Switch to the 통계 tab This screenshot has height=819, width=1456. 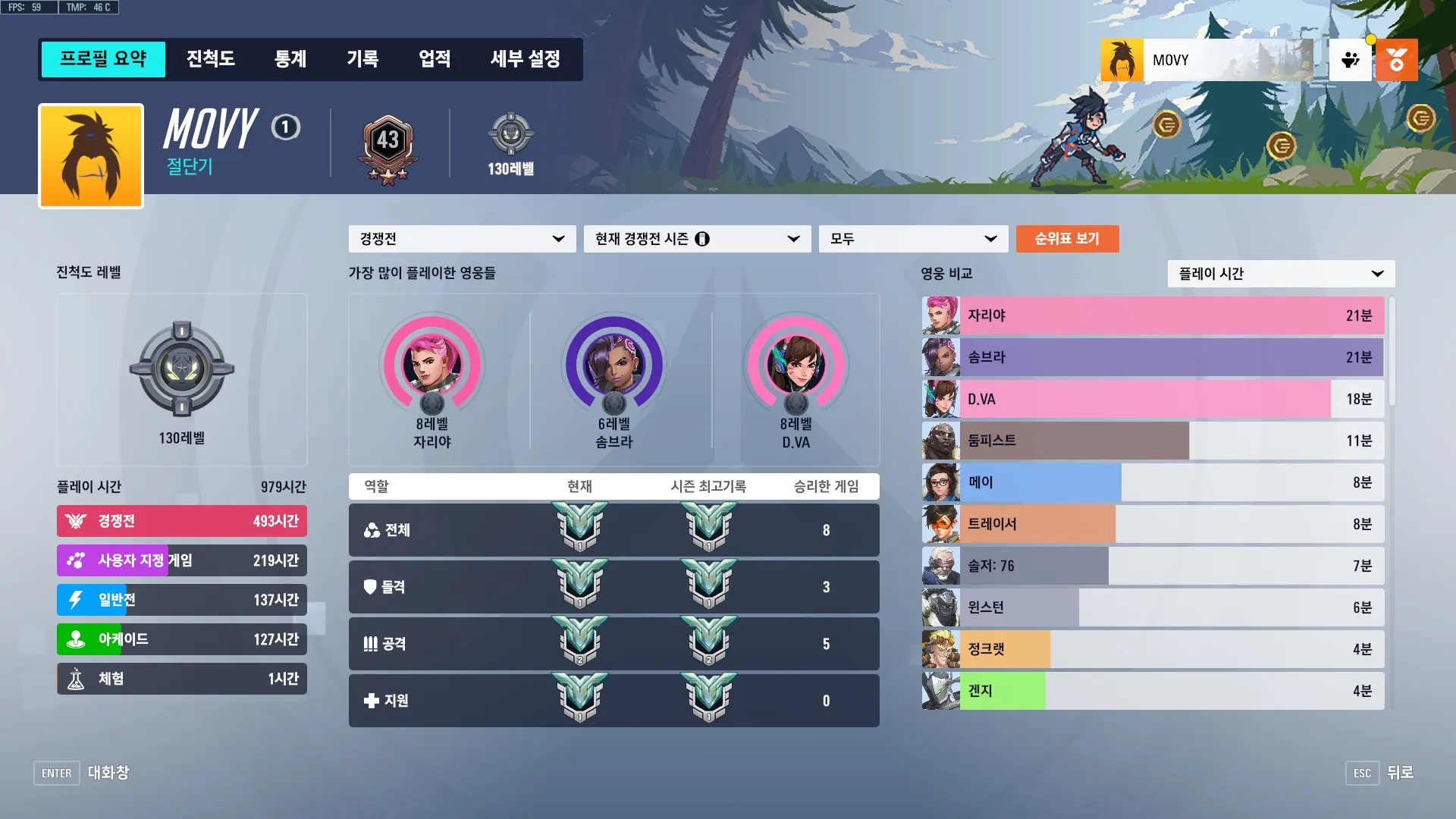click(290, 59)
